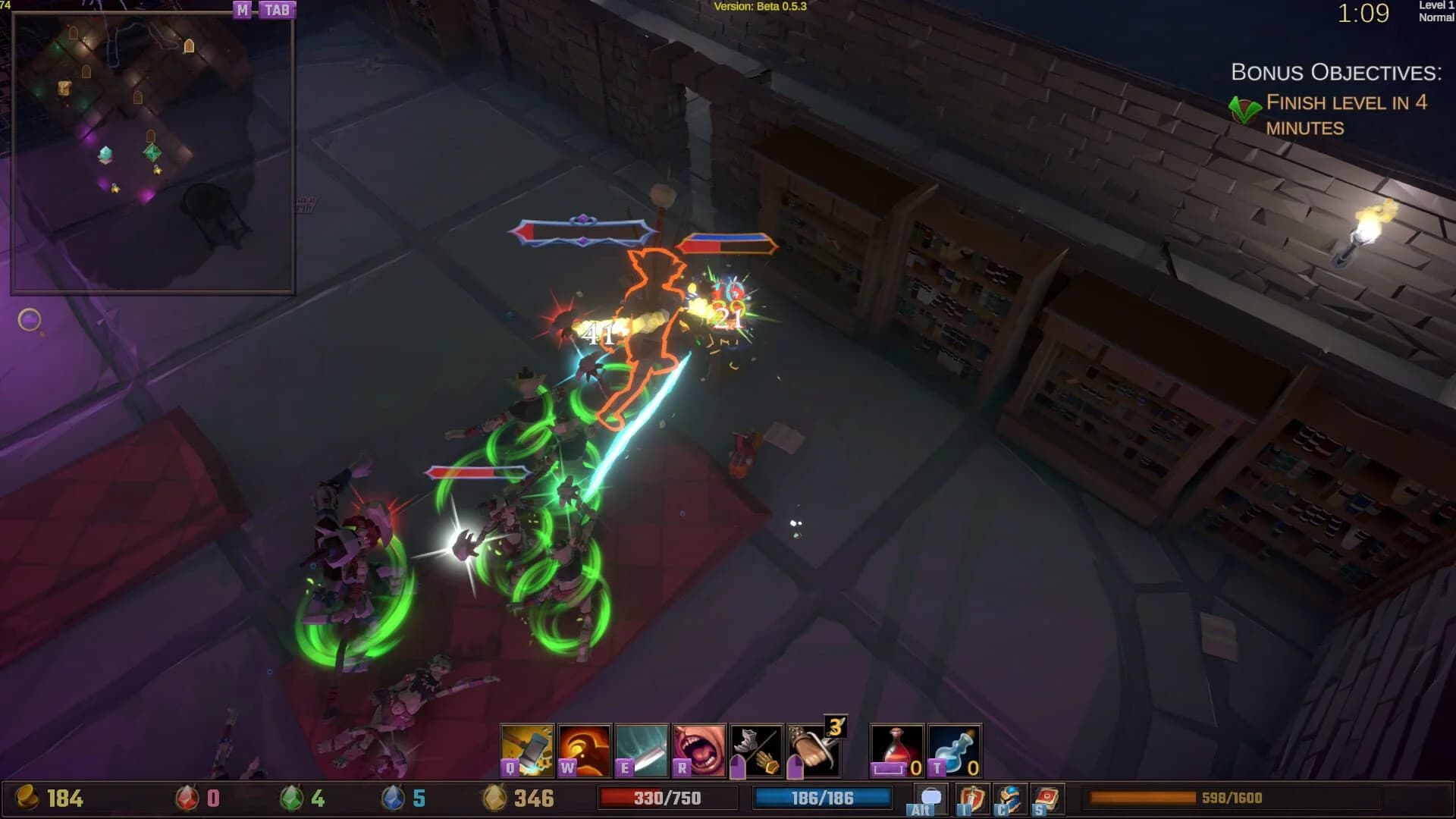Open the character screen via the helmet icon
Viewport: 1456px width, 819px height.
(x=1009, y=800)
